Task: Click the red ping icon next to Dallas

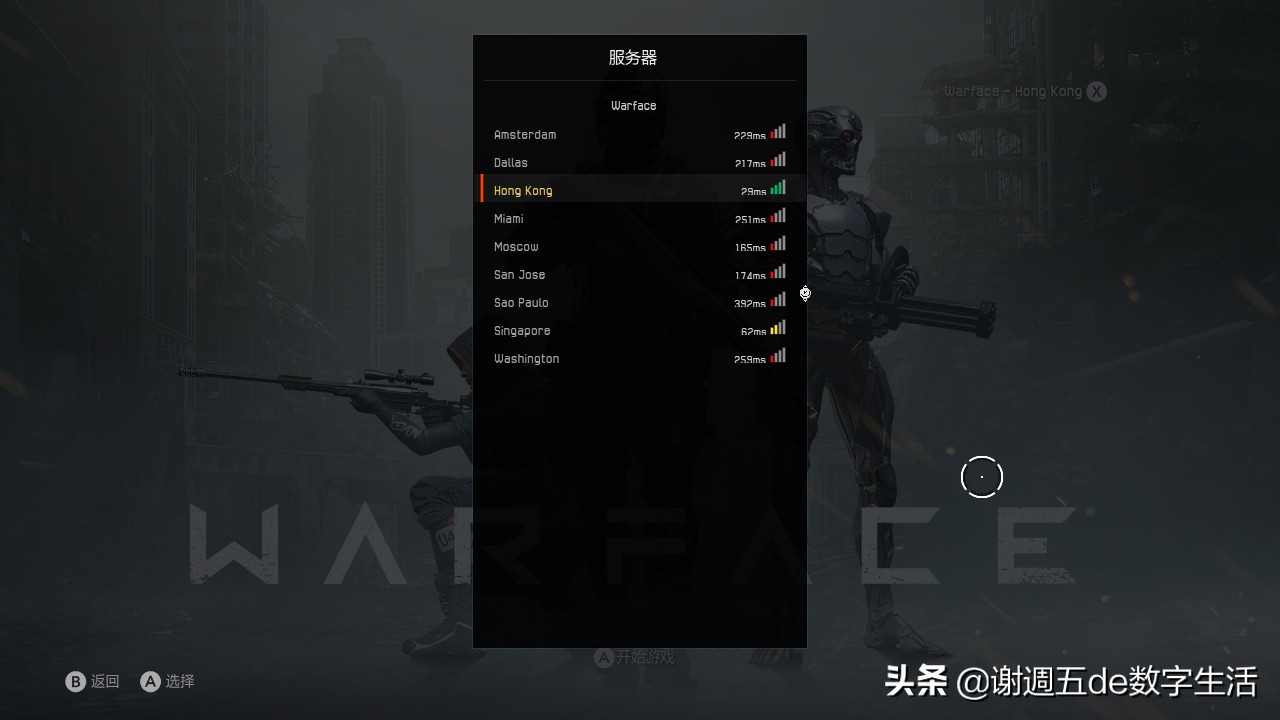Action: click(x=778, y=159)
